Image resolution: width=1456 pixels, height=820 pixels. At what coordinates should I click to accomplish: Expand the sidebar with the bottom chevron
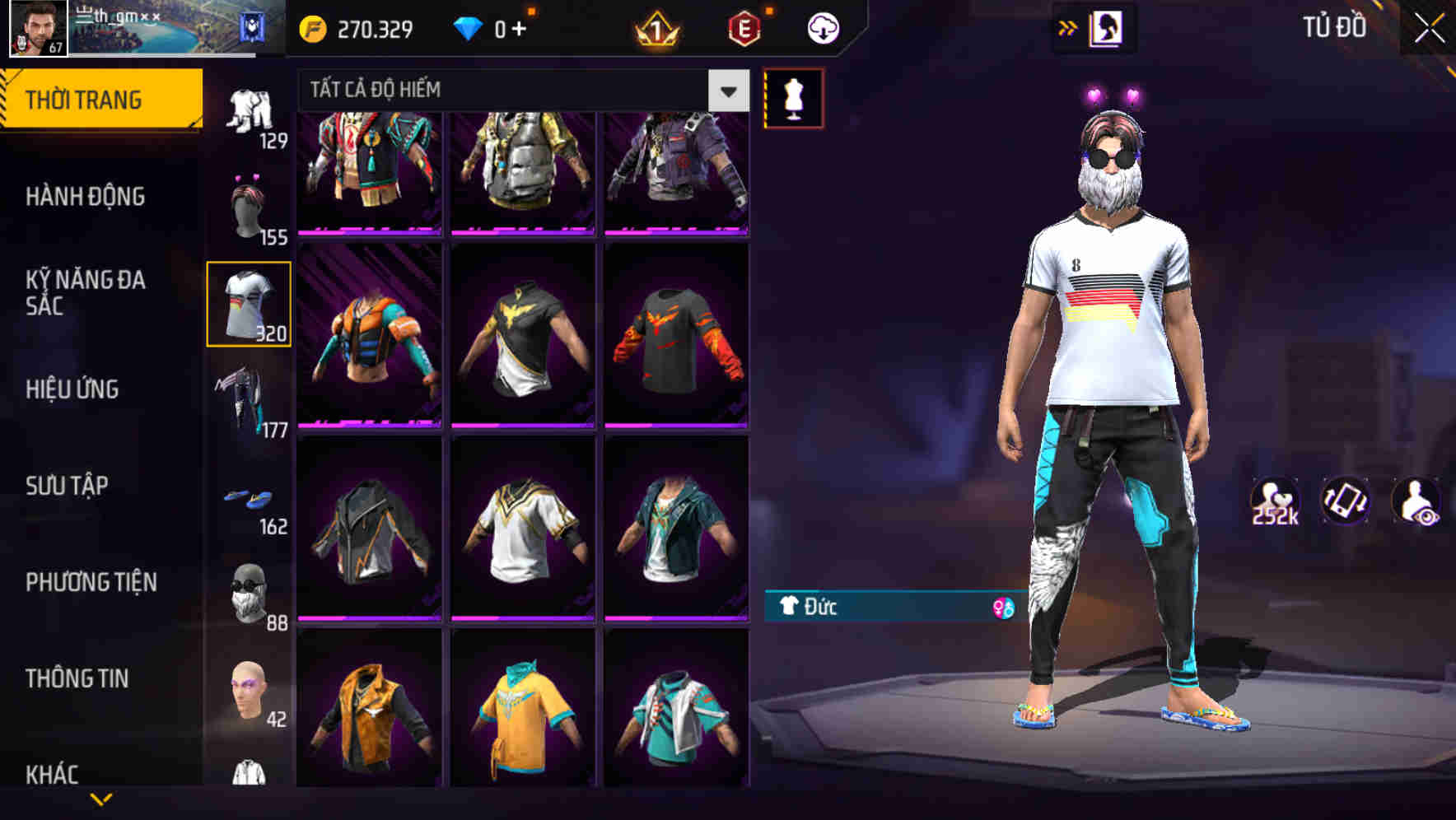click(99, 800)
